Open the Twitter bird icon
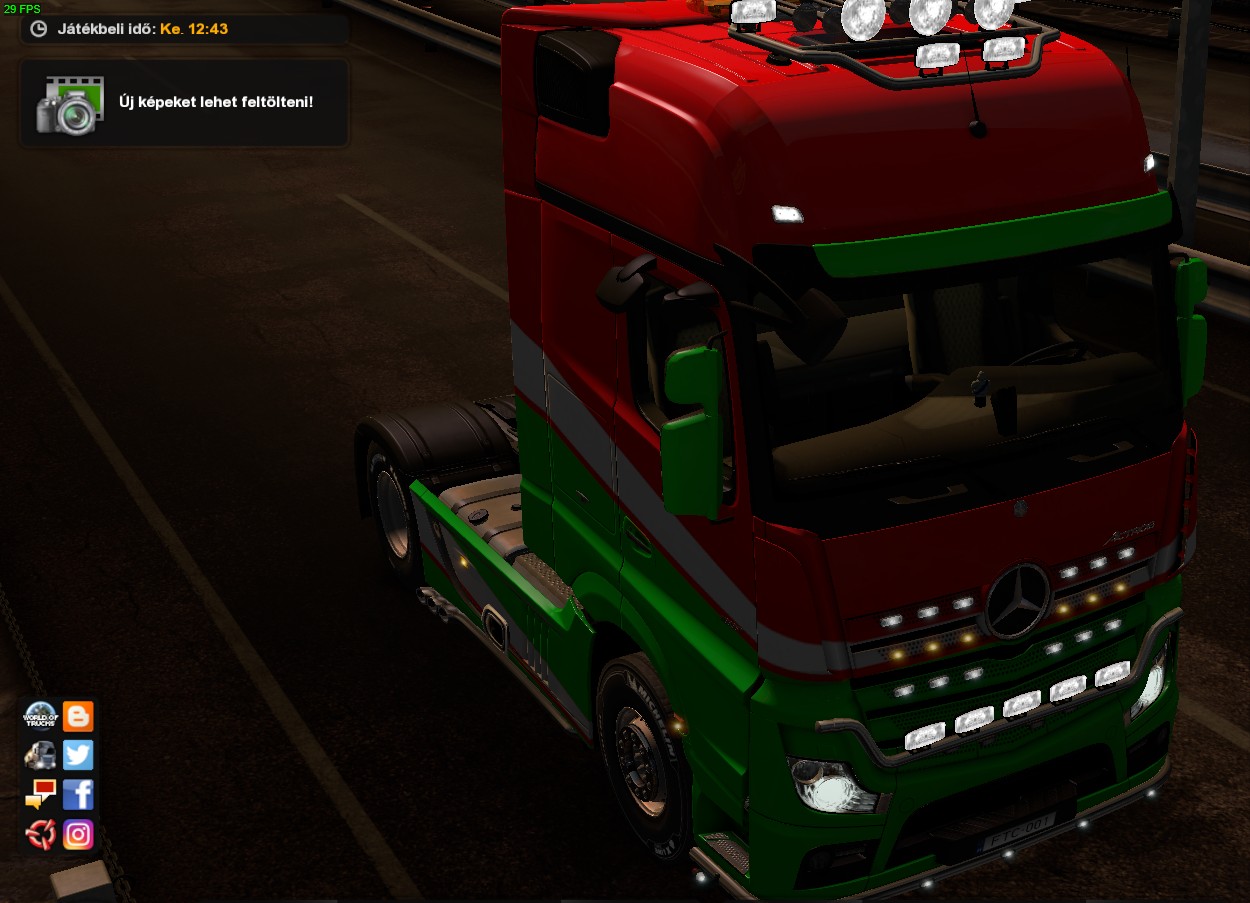The image size is (1250, 903). pyautogui.click(x=78, y=755)
